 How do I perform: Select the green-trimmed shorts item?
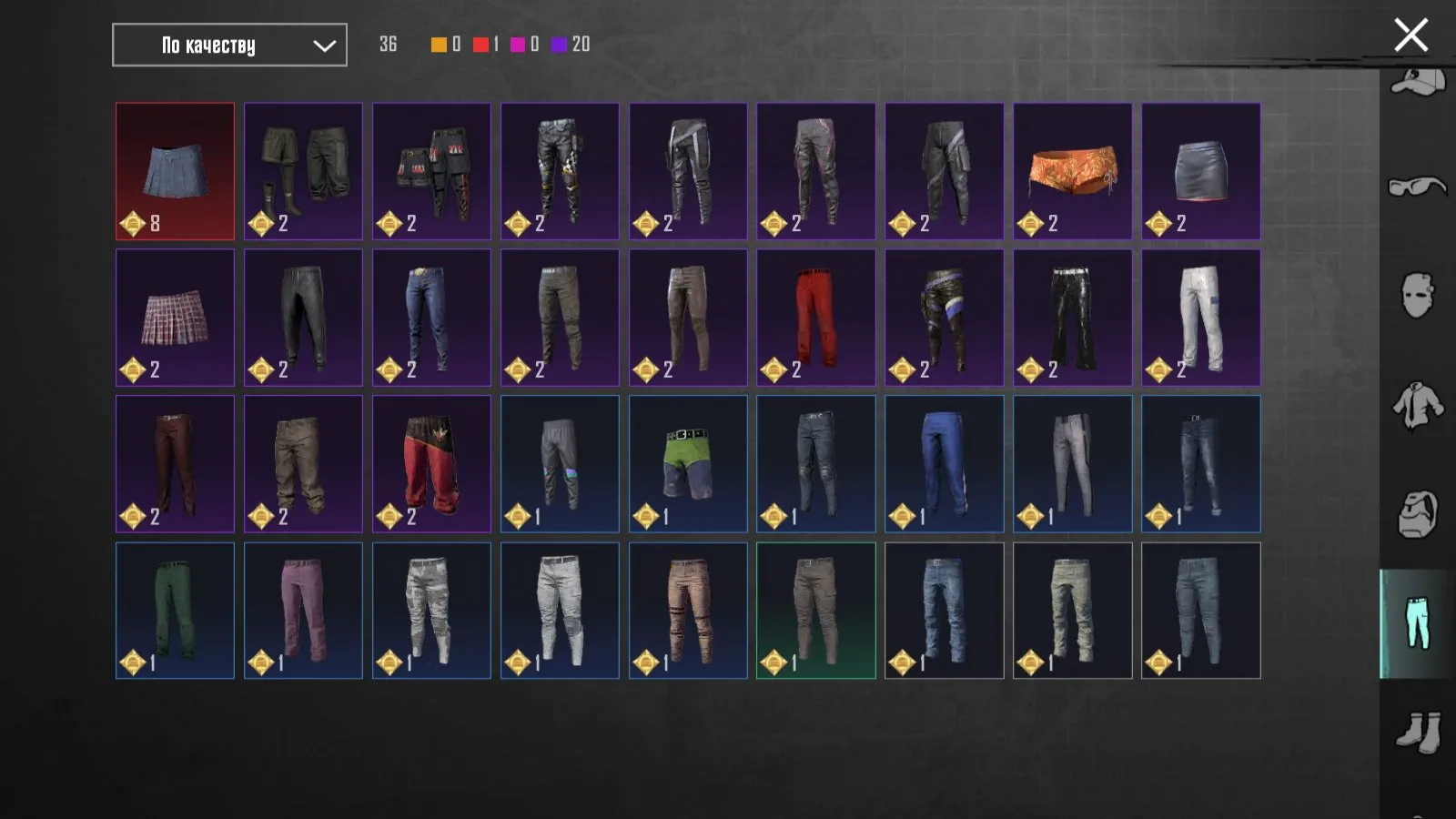click(687, 464)
